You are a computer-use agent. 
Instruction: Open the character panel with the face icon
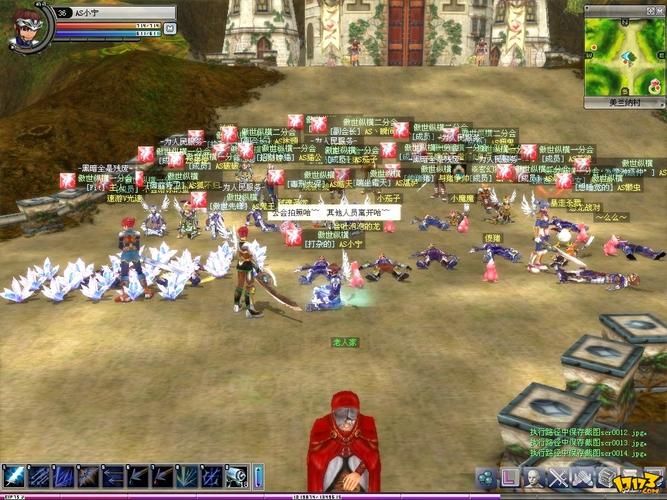[x=534, y=477]
